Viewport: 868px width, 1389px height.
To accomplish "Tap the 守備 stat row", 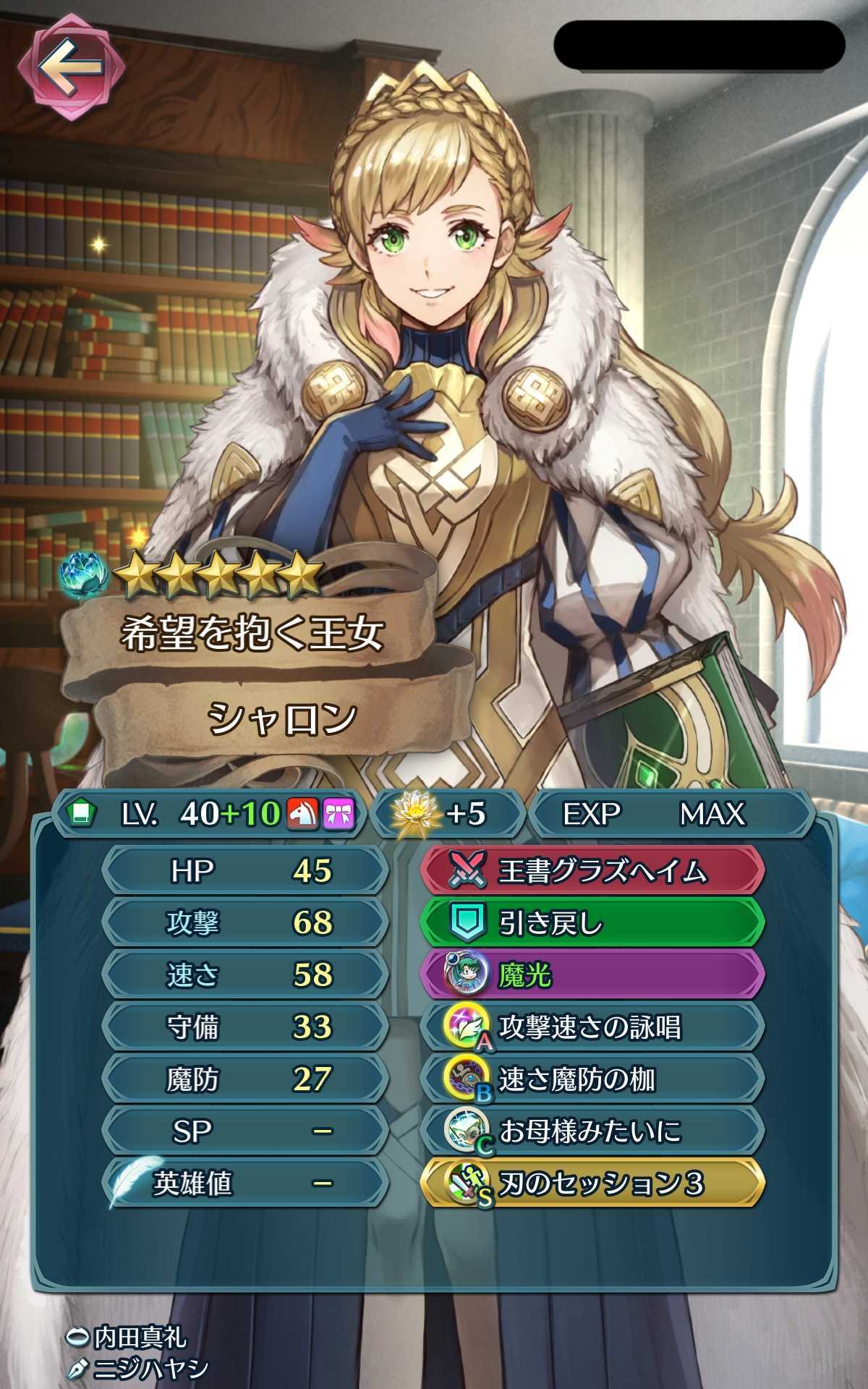I will click(244, 1027).
